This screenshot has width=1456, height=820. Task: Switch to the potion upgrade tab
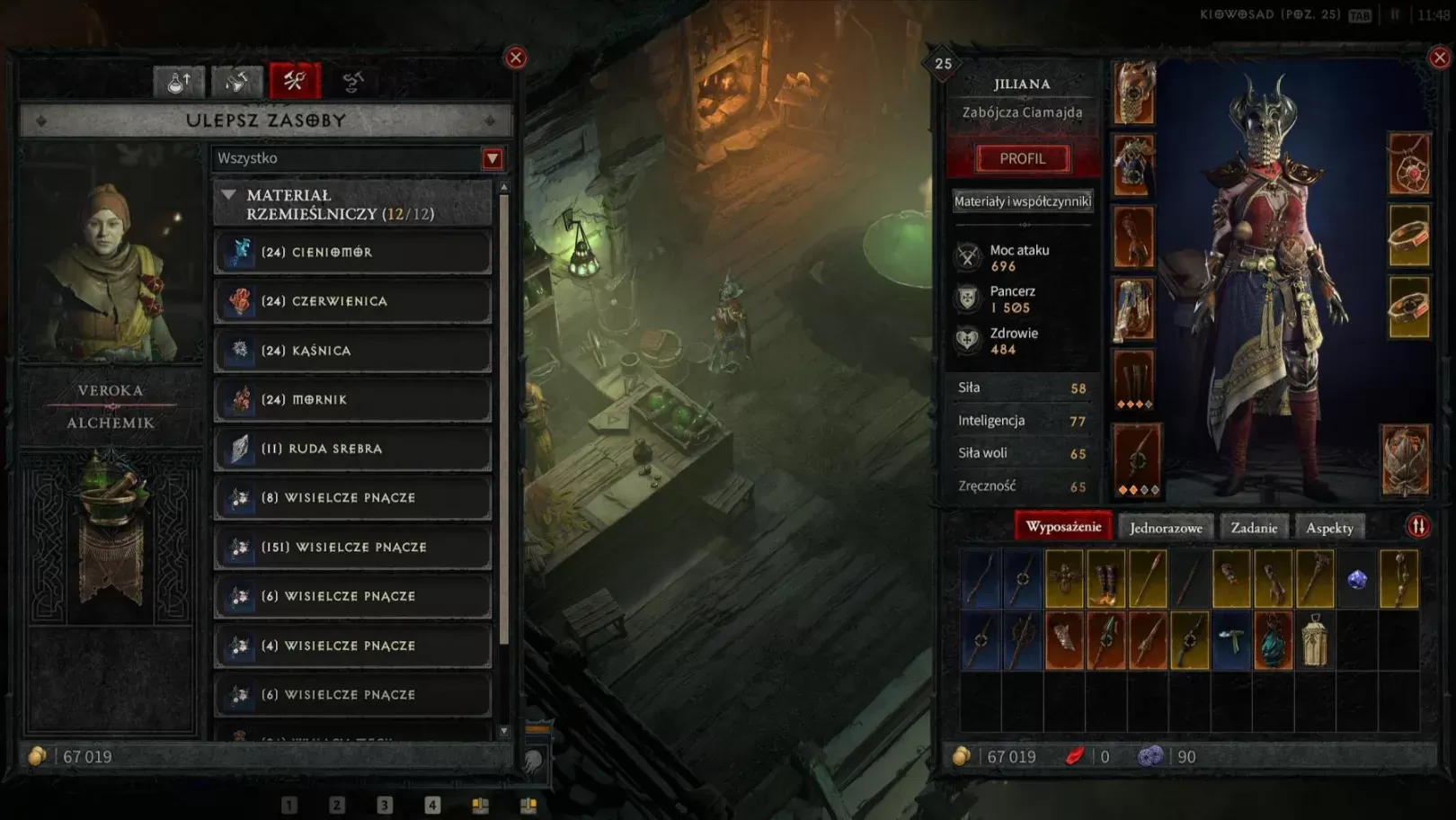point(179,82)
